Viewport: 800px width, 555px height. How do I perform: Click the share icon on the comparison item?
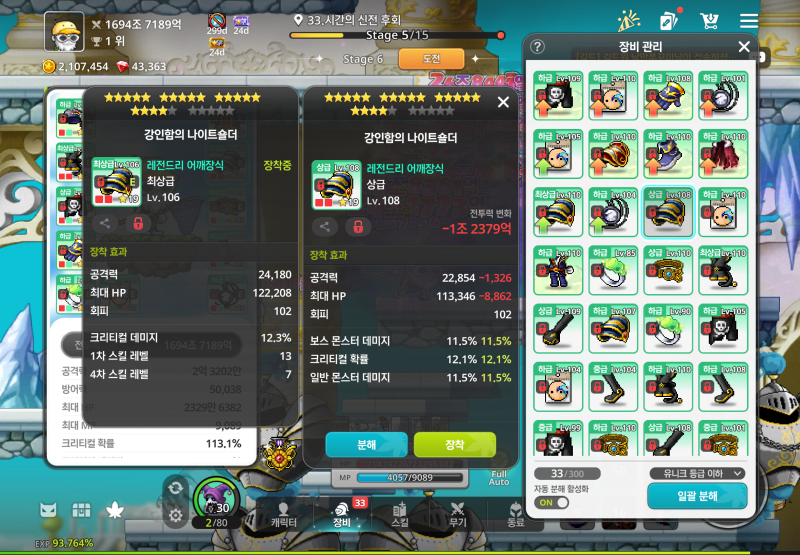[x=326, y=227]
